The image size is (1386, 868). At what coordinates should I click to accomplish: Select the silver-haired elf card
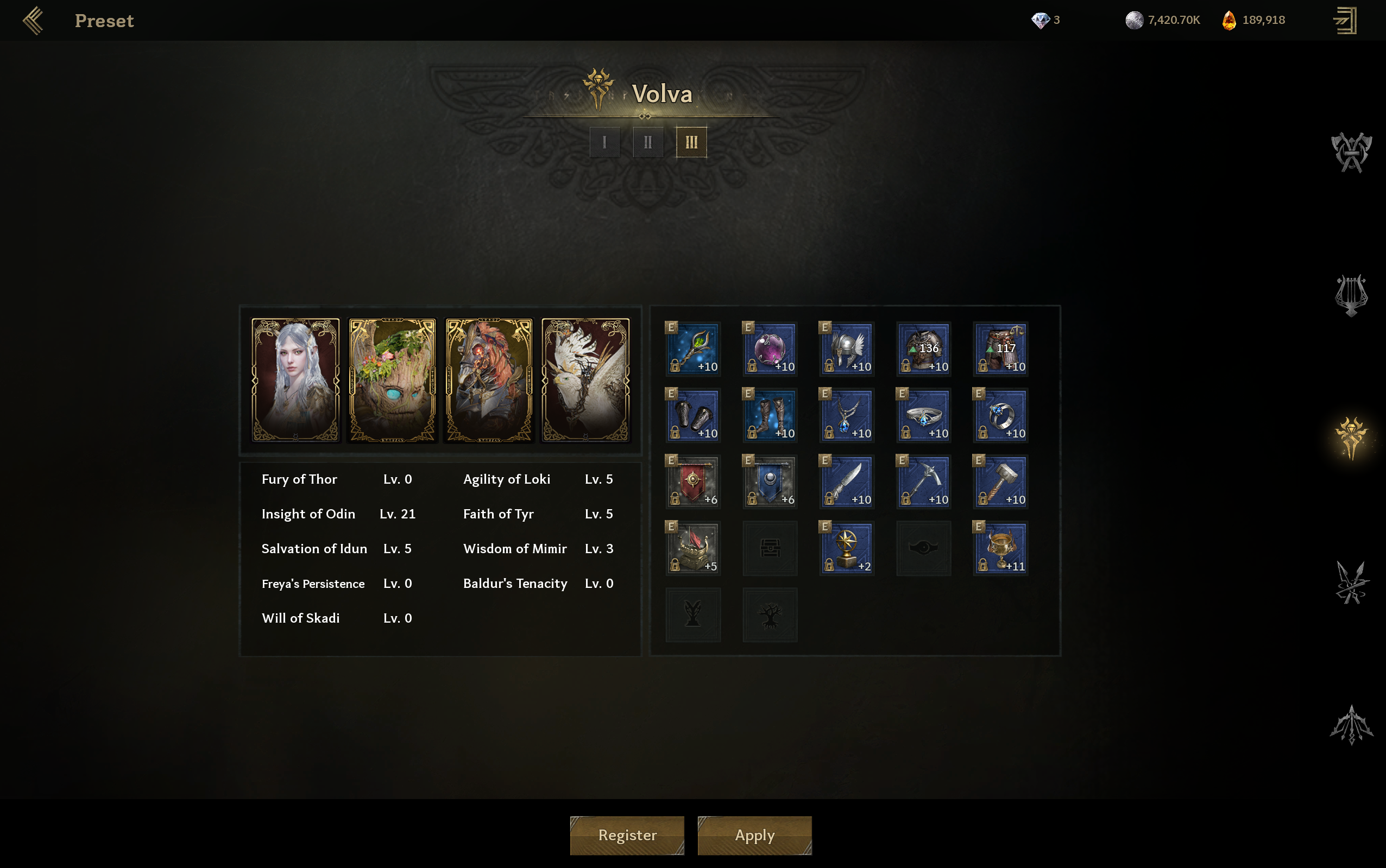click(x=296, y=379)
